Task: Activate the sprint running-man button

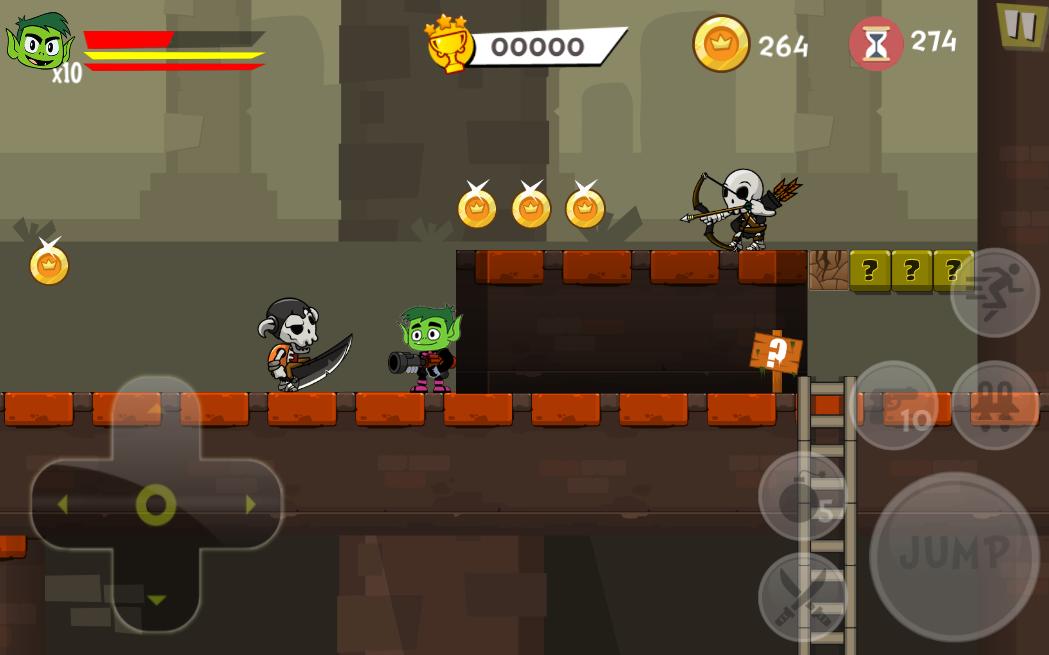Action: tap(994, 292)
